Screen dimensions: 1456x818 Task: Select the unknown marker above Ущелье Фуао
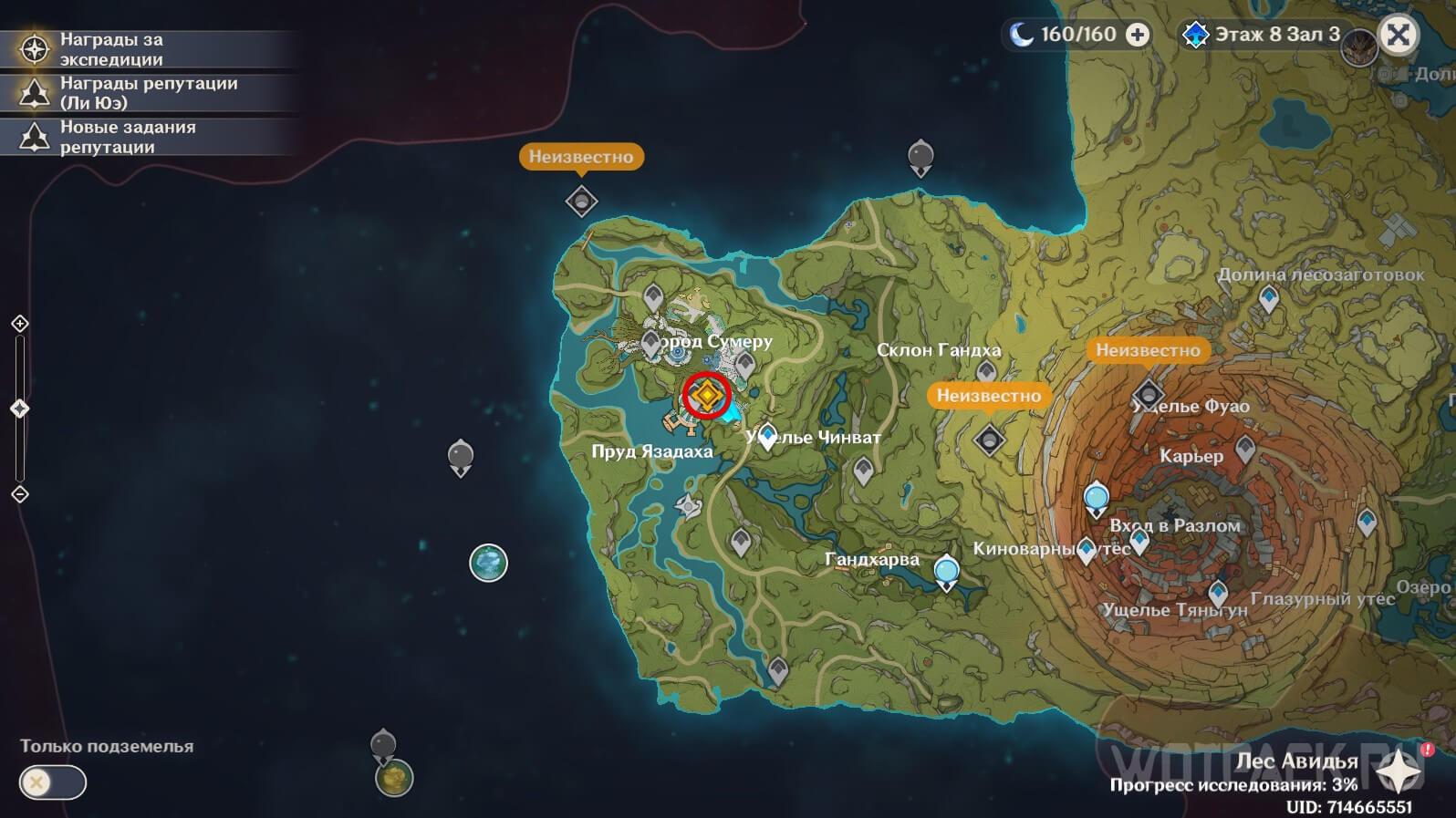[x=1148, y=395]
